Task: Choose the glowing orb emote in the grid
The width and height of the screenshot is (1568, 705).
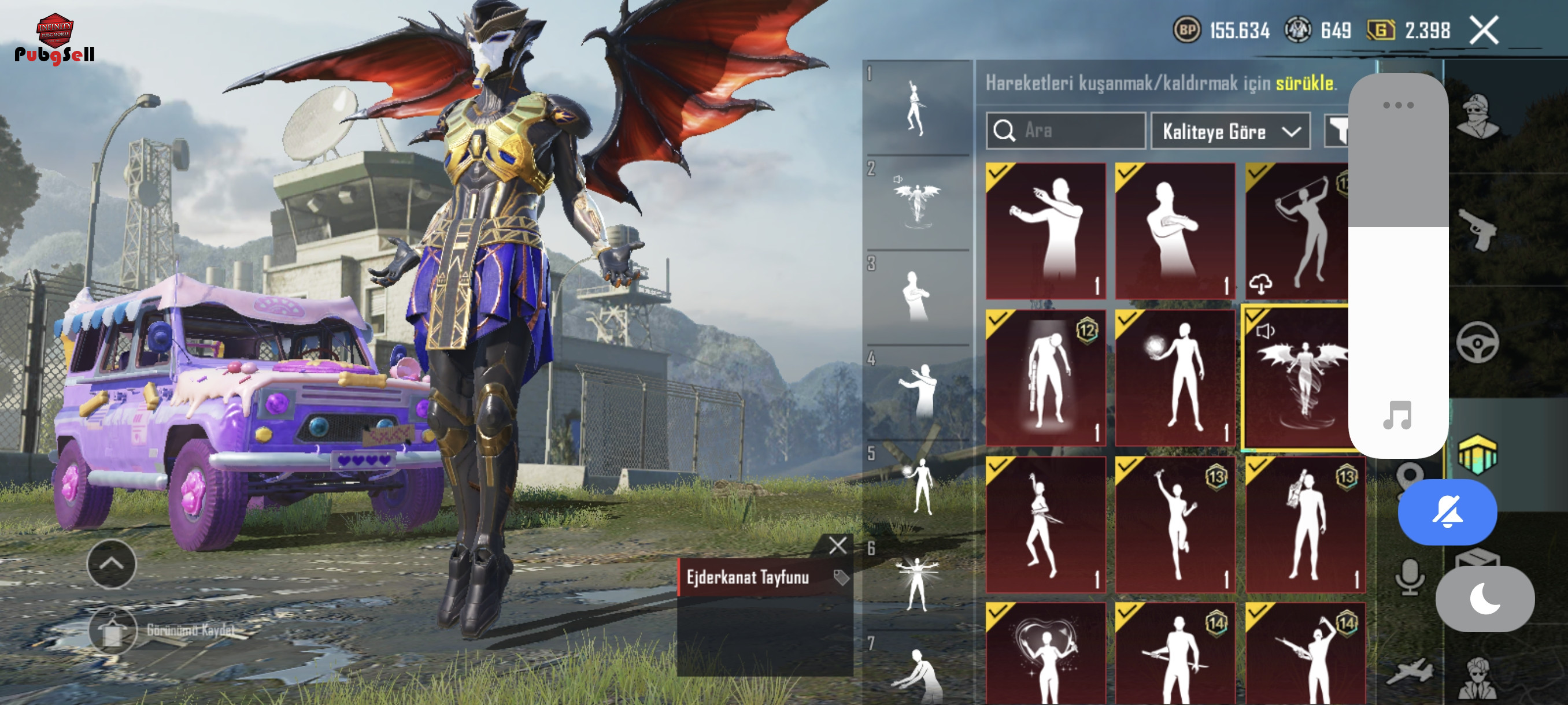Action: click(1174, 378)
